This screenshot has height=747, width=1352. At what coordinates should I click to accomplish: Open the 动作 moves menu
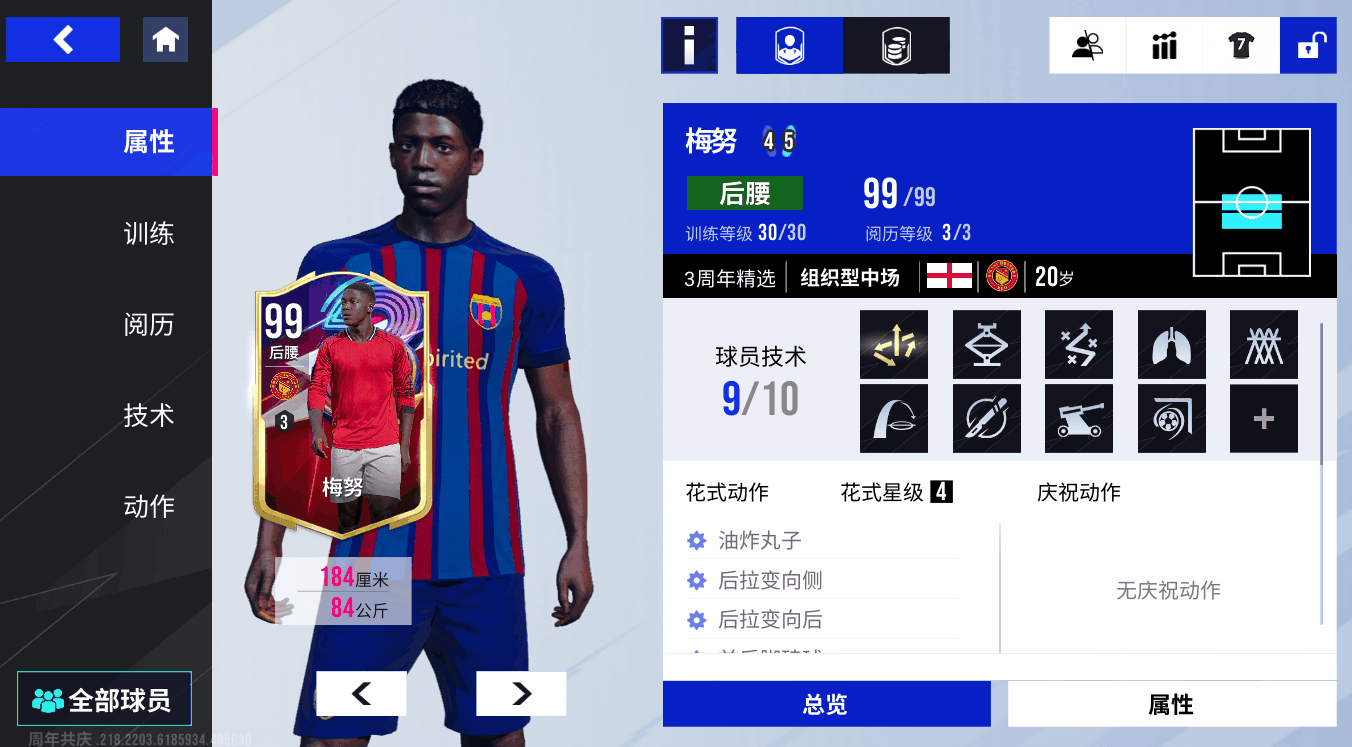click(x=148, y=507)
